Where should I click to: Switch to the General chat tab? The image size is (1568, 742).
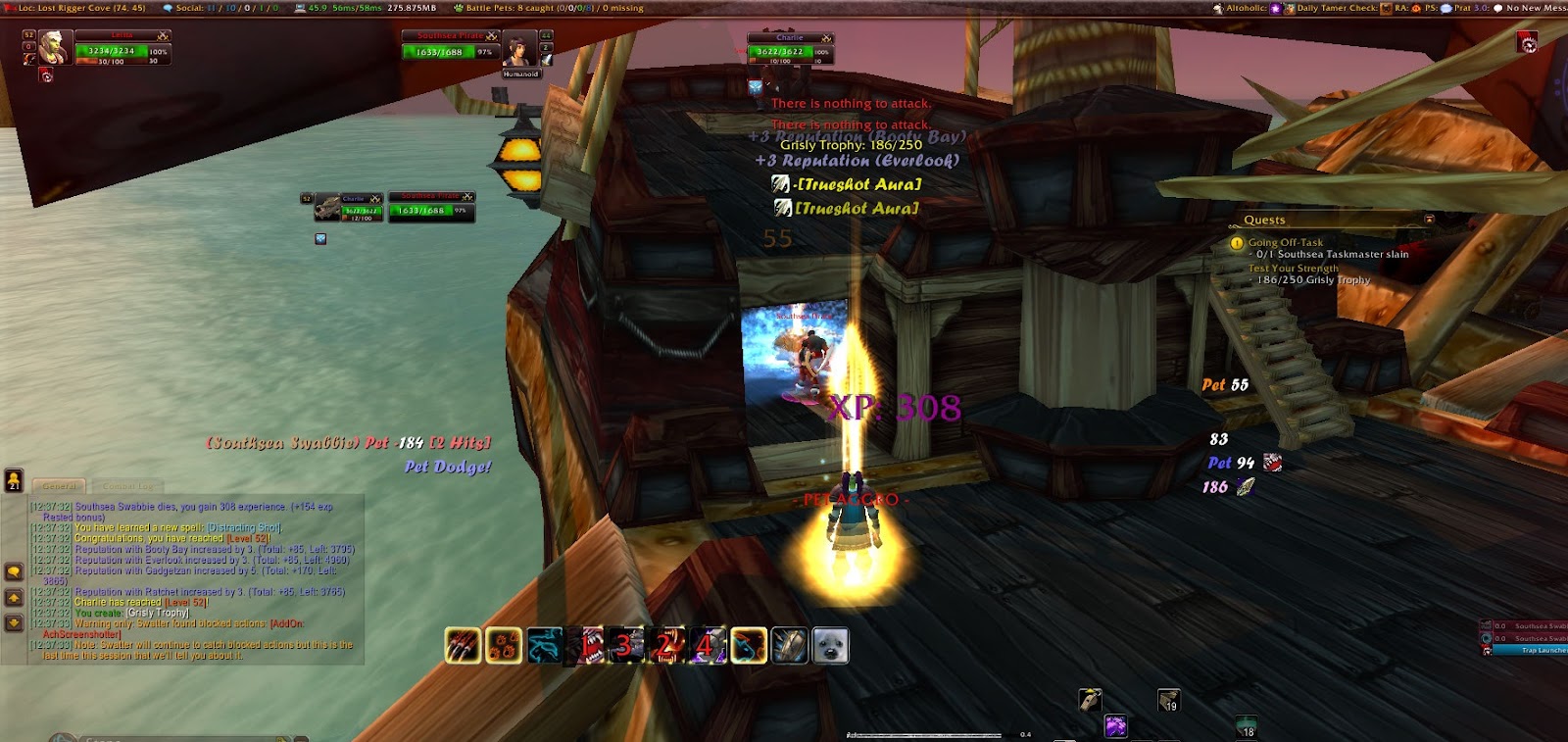pyautogui.click(x=60, y=486)
